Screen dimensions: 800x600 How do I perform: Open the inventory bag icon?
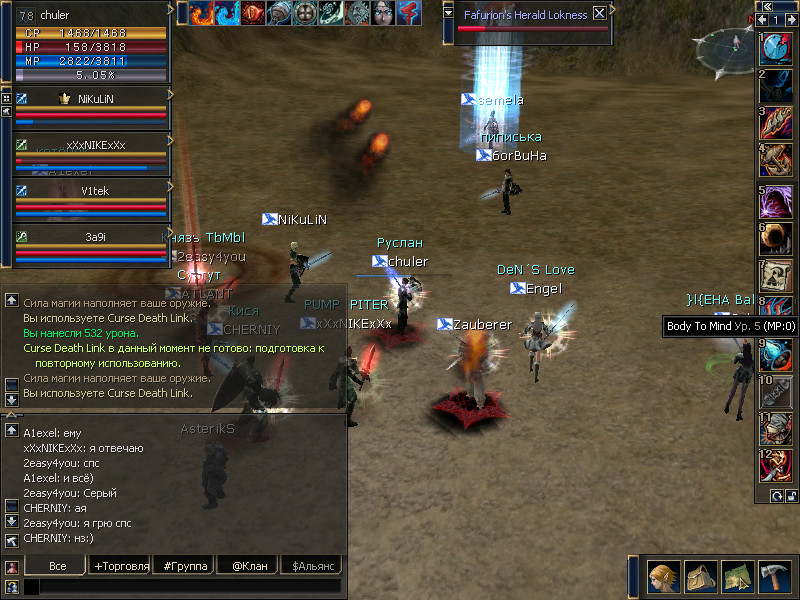tap(699, 577)
